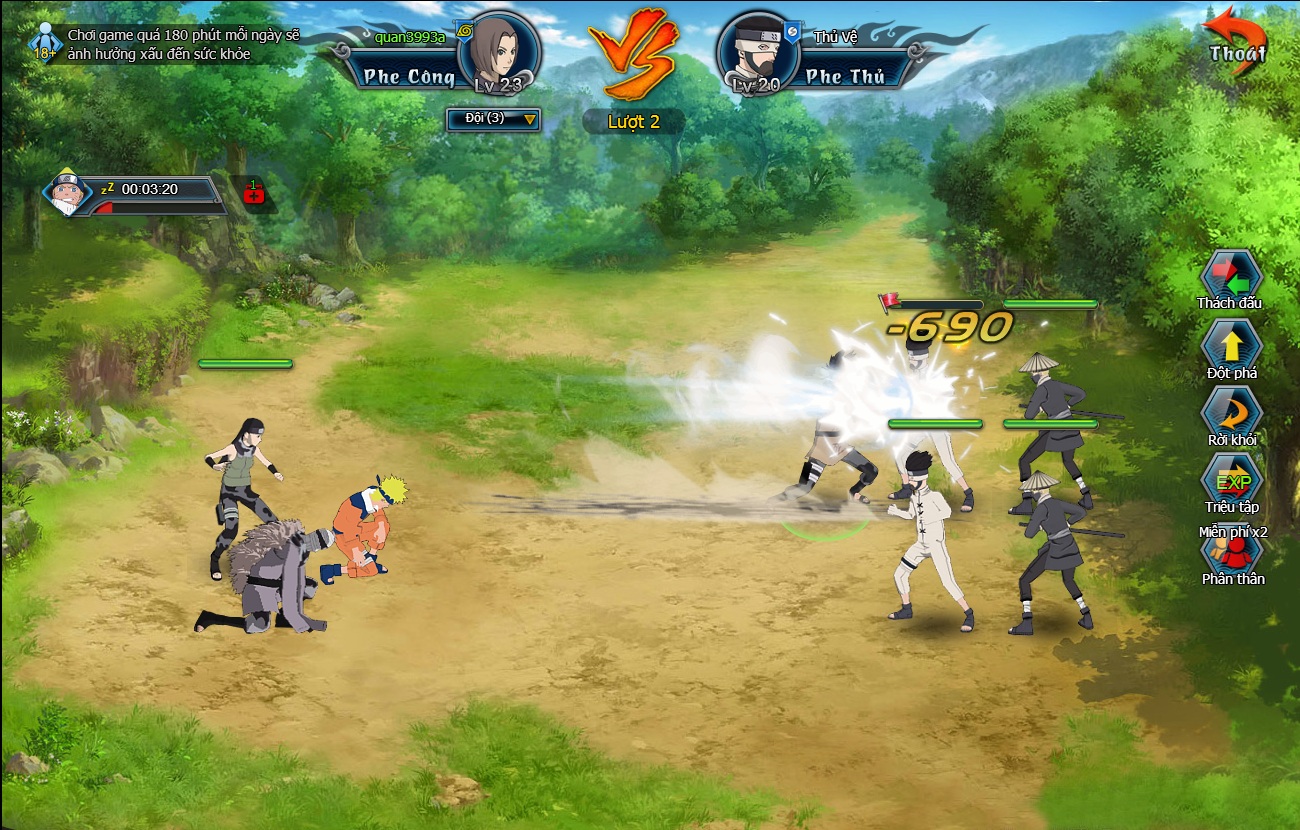1300x830 pixels.
Task: Select the Naruto avatar with the timer
Action: coord(67,193)
